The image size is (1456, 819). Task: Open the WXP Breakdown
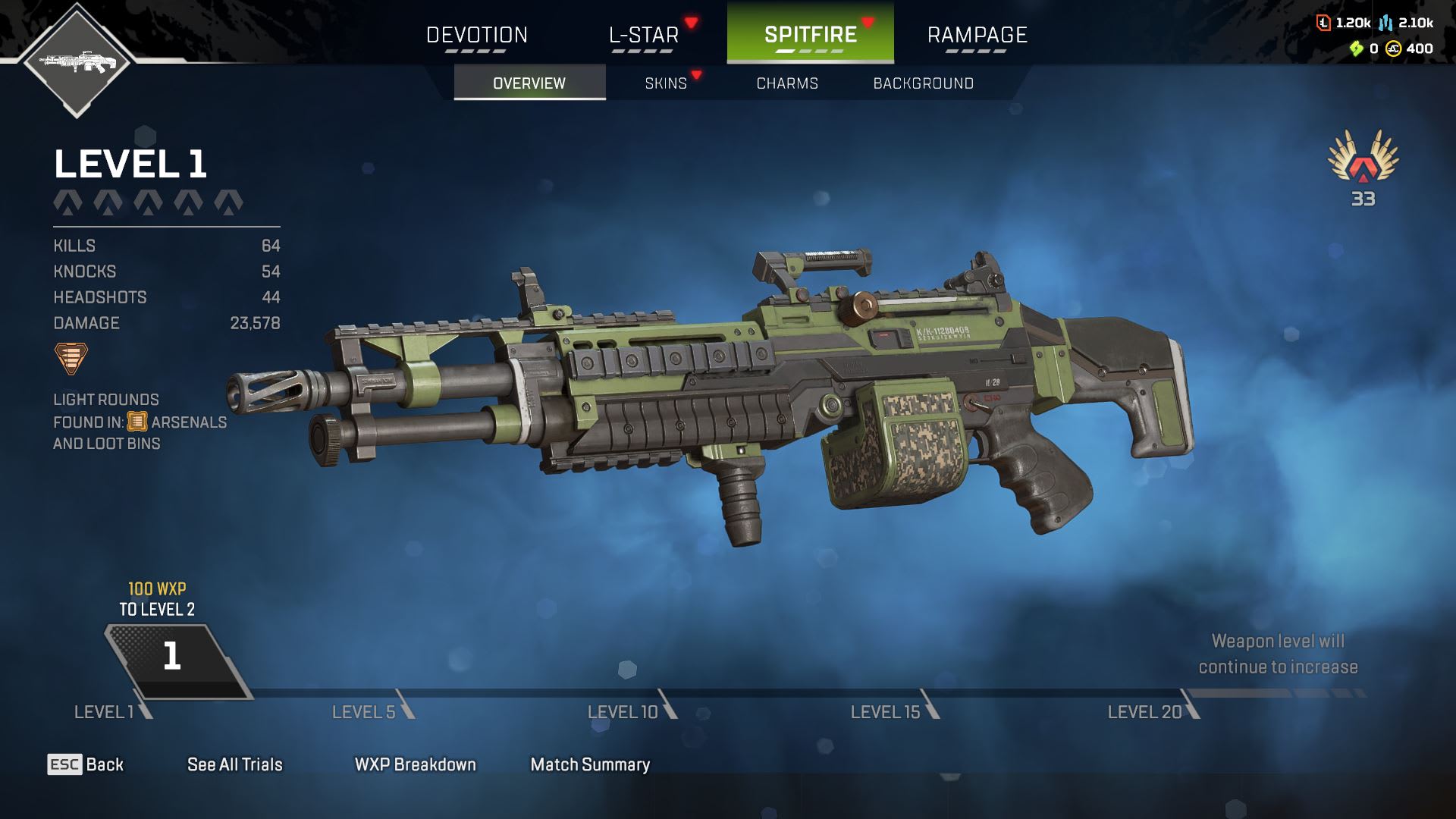(415, 764)
